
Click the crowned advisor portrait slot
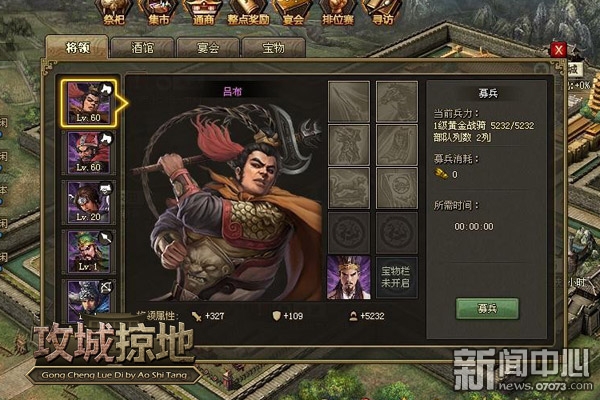point(348,278)
